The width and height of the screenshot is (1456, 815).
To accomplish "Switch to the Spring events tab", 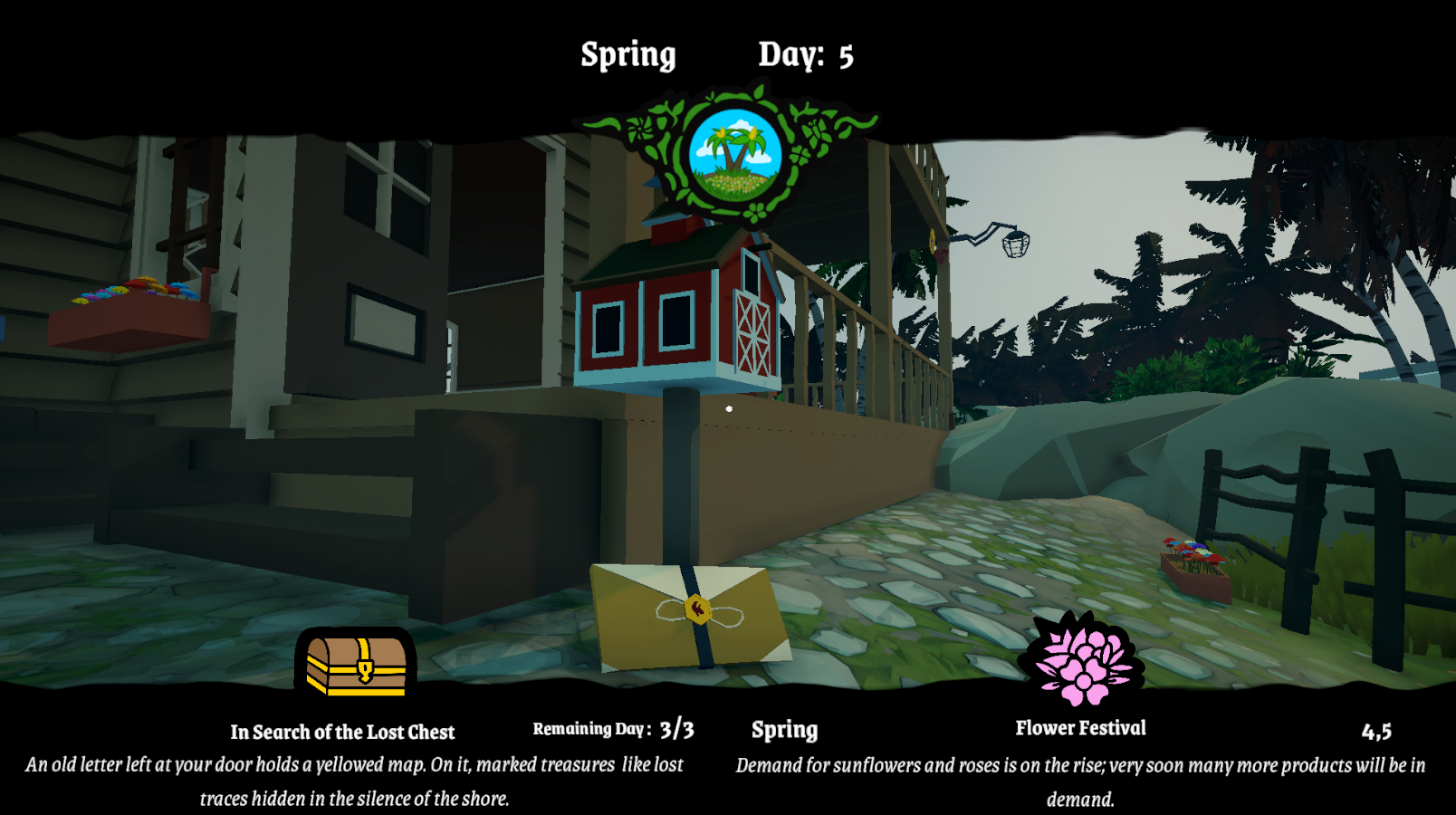I will click(x=784, y=730).
